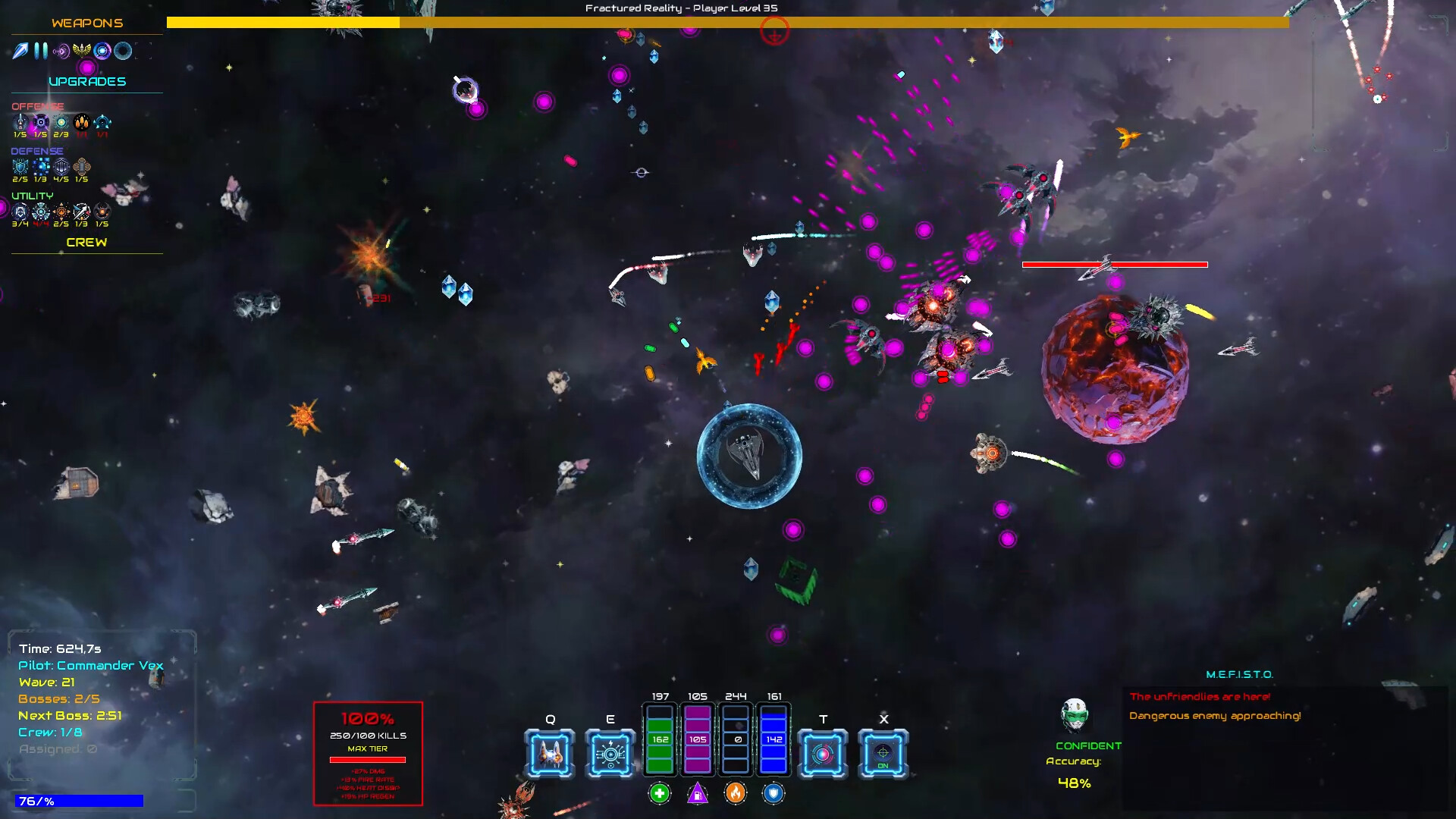Click the 1/1 bullets offense upgrade
This screenshot has height=819, width=1456.
pyautogui.click(x=82, y=122)
